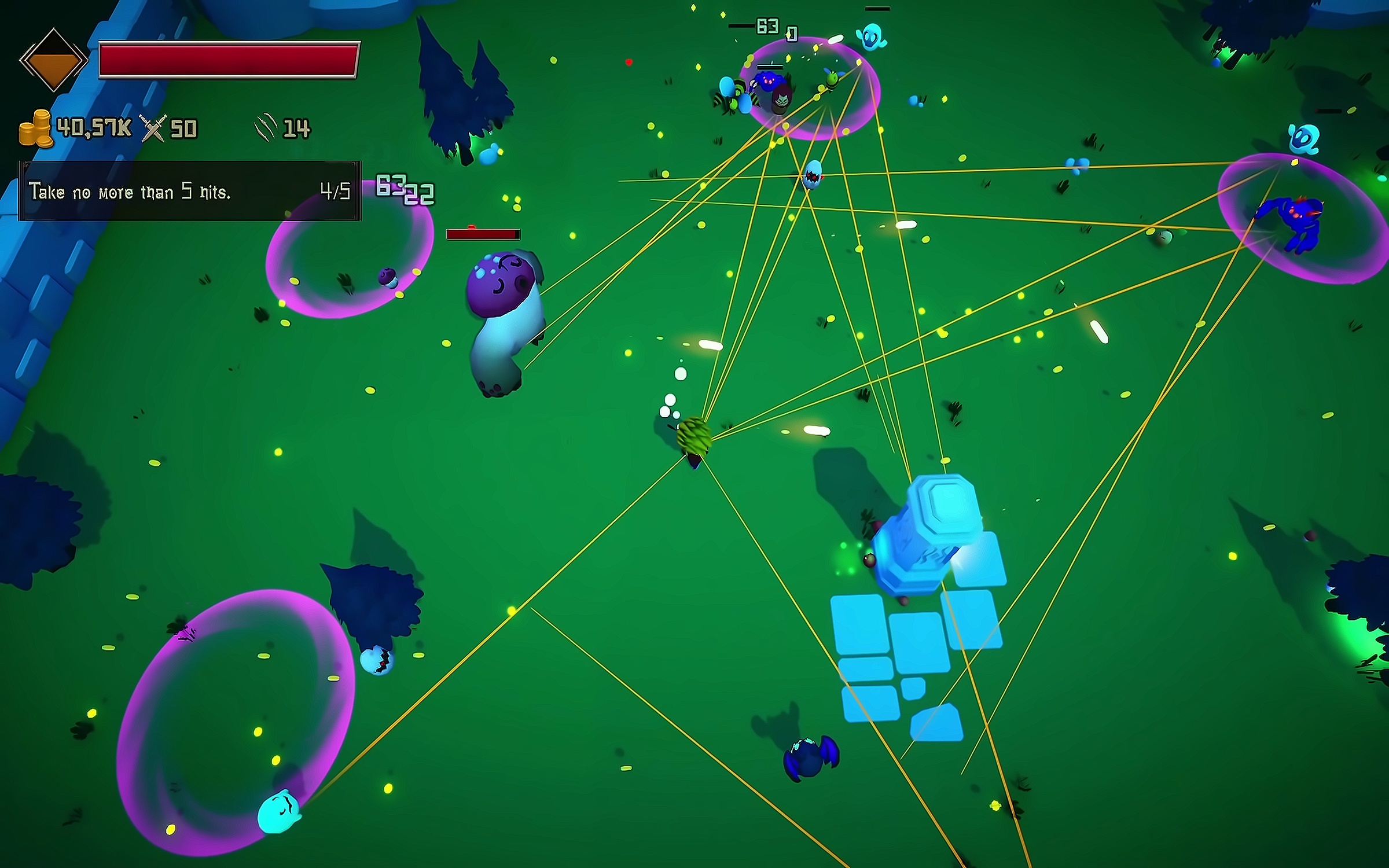
Task: Click the gold coin stack icon
Action: click(36, 128)
